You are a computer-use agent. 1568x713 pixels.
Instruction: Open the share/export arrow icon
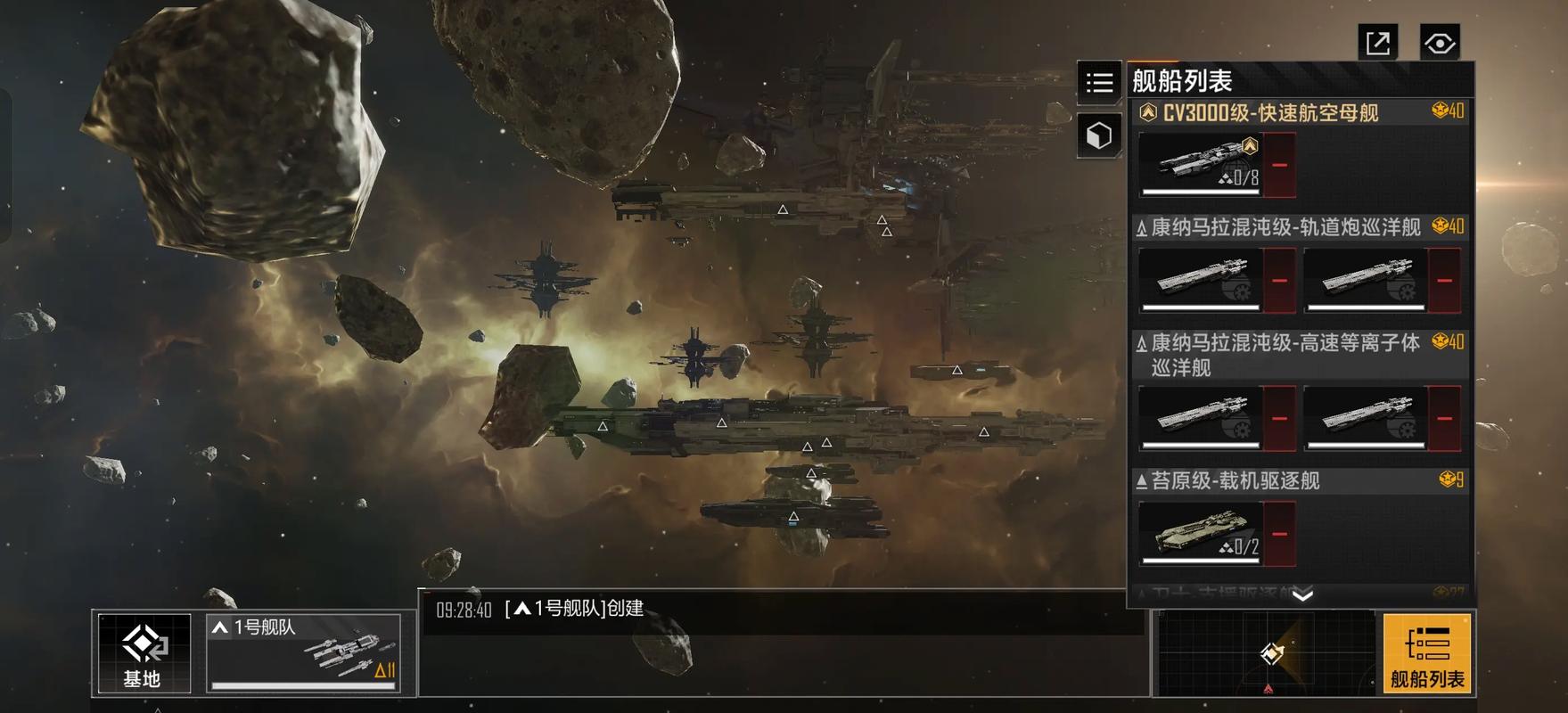[x=1378, y=43]
